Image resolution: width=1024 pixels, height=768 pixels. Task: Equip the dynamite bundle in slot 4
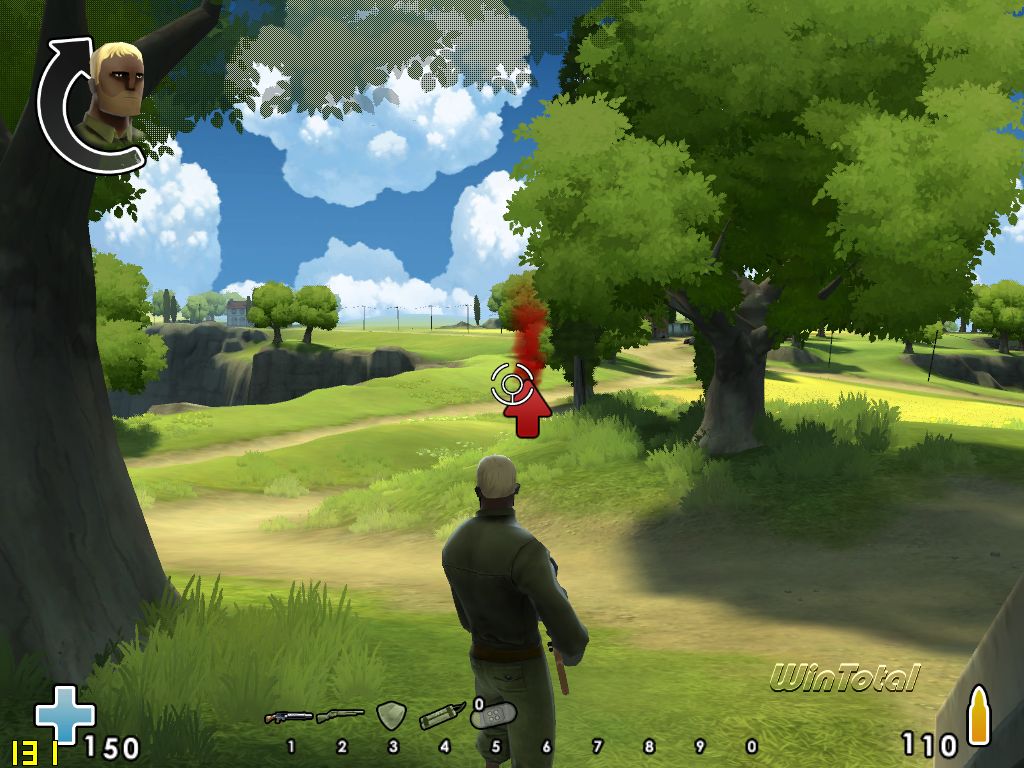click(442, 716)
